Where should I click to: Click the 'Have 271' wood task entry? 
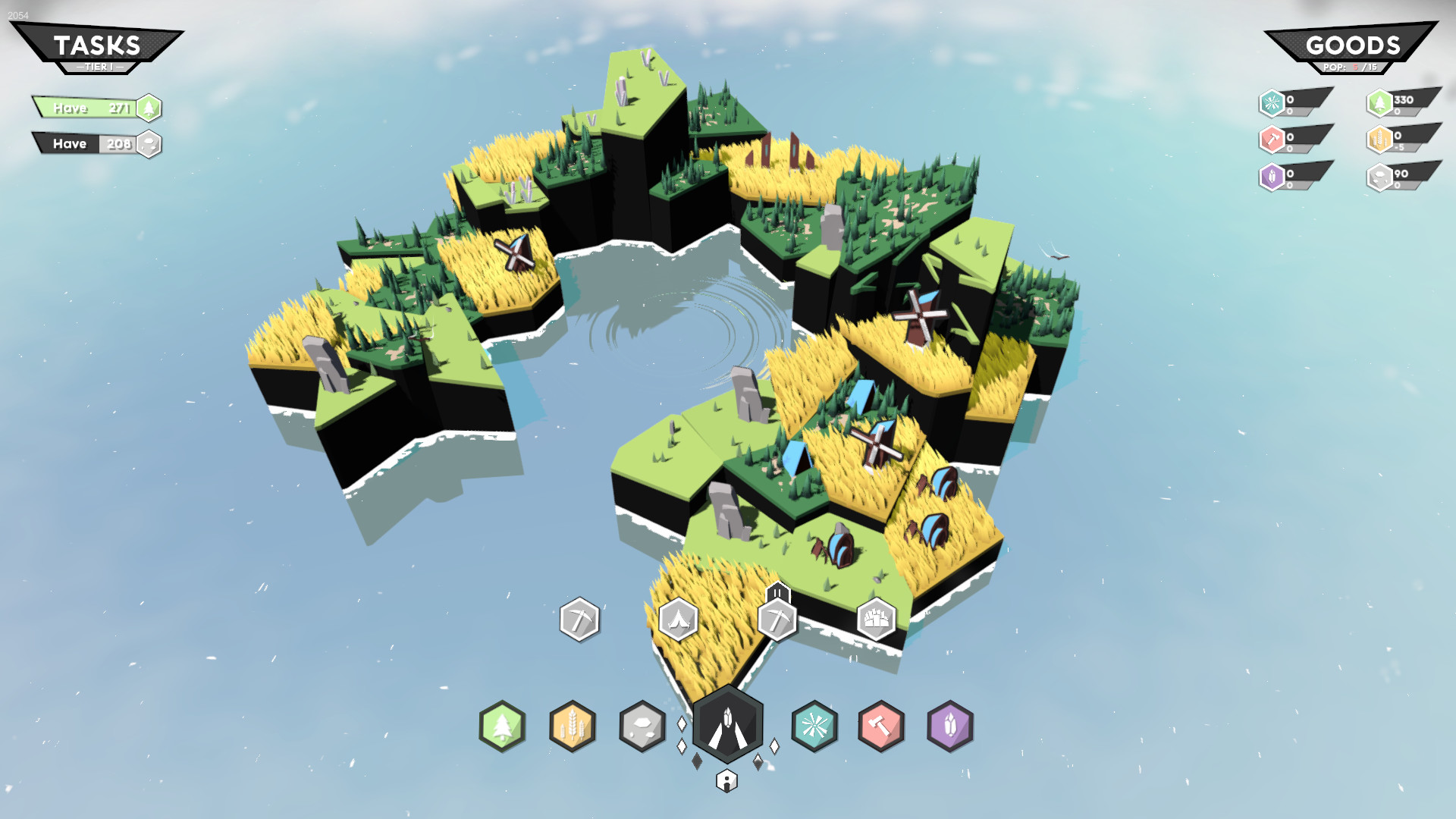click(85, 108)
